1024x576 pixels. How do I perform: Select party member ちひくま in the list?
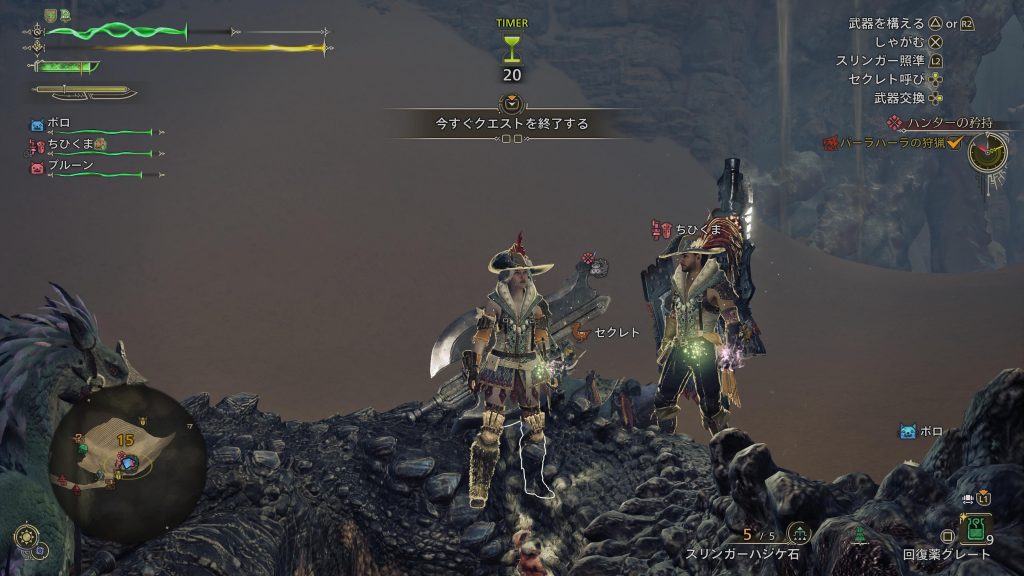tap(70, 145)
